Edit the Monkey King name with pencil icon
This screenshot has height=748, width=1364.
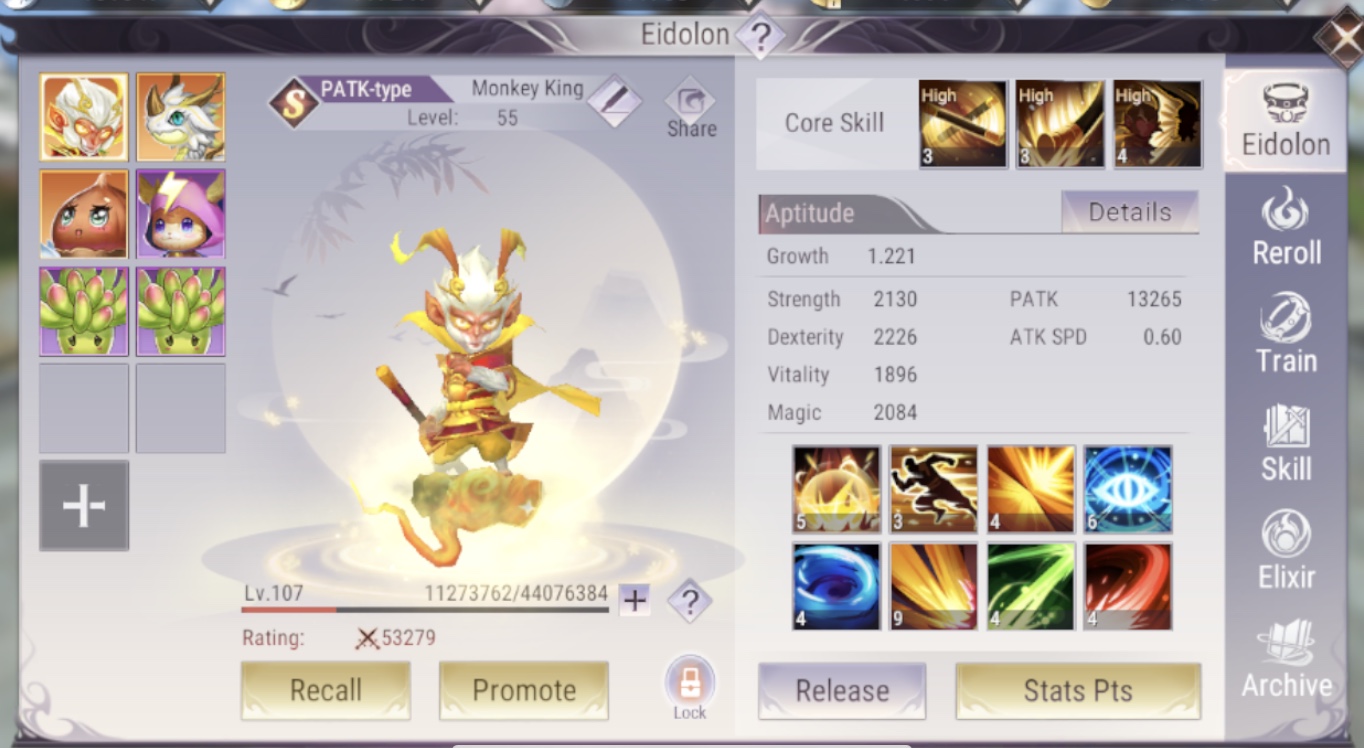pos(616,100)
